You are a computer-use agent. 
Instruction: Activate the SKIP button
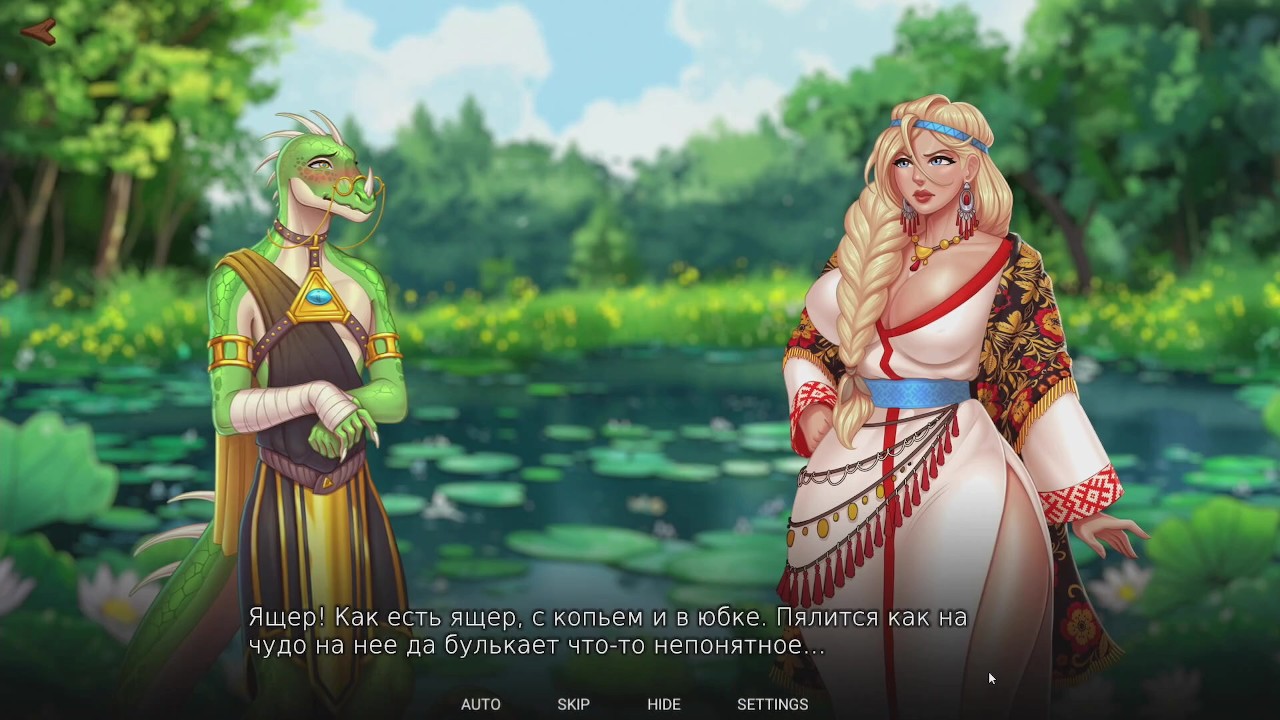point(573,704)
